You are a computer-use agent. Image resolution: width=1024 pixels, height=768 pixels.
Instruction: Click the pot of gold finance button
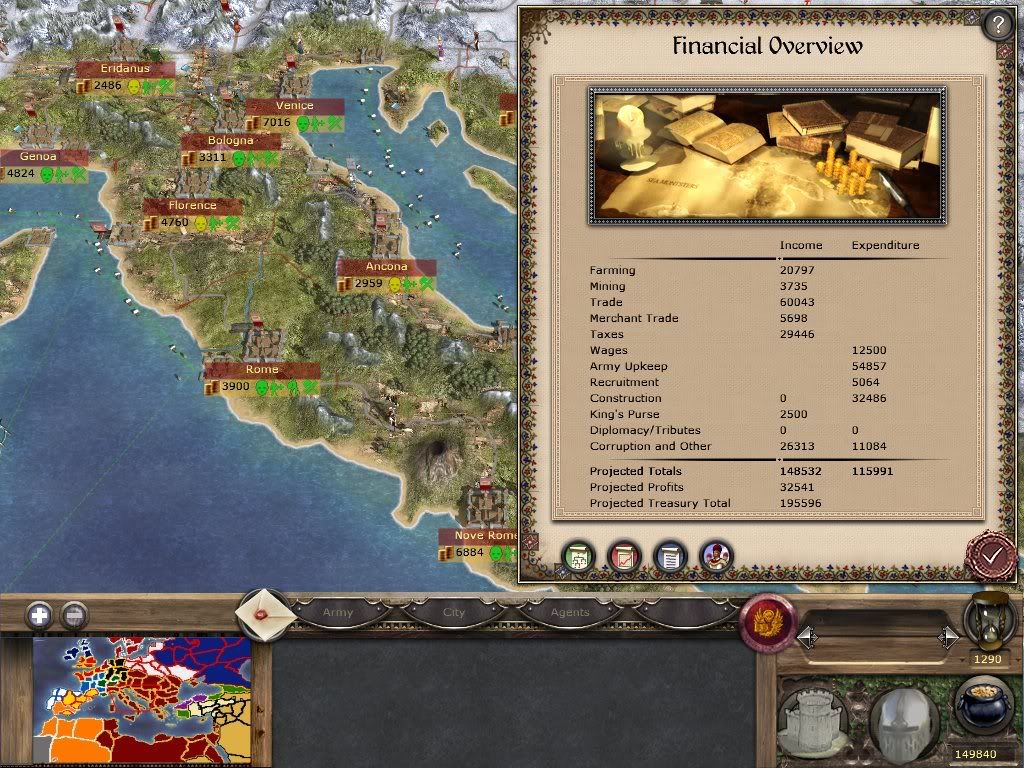[x=984, y=706]
